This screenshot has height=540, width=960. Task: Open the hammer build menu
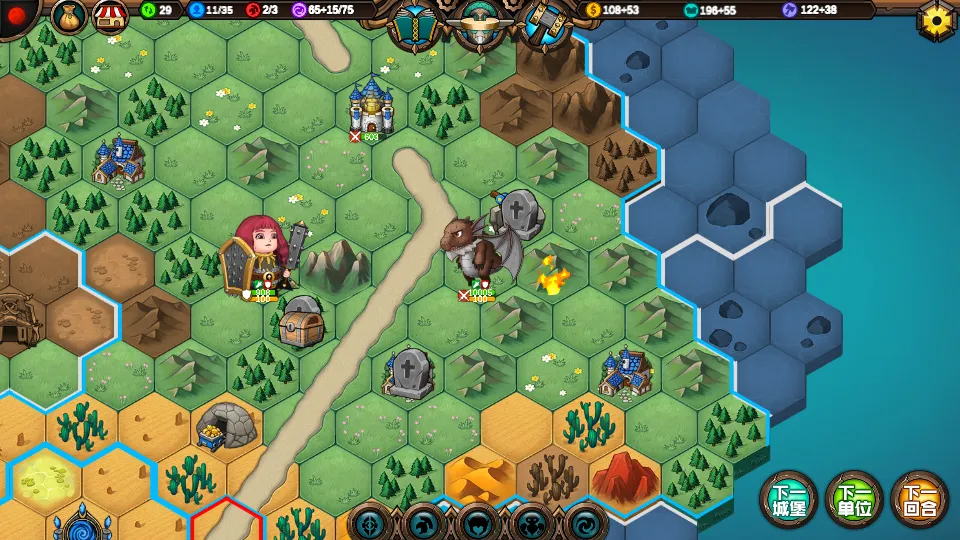546,24
